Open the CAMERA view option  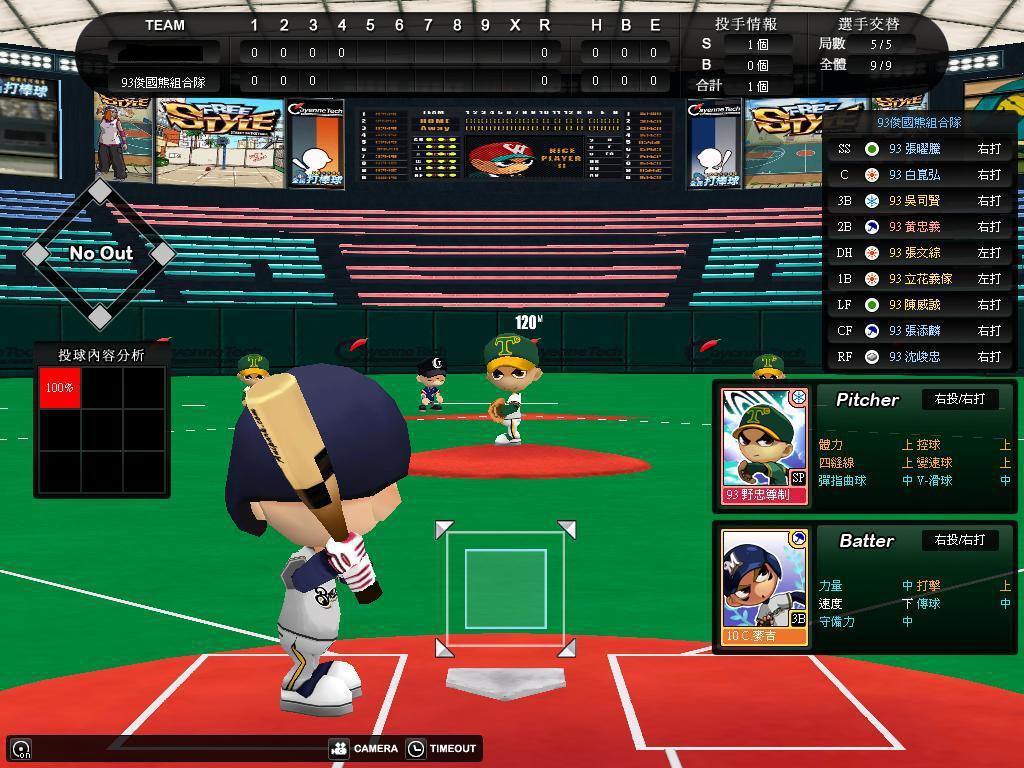(364, 748)
